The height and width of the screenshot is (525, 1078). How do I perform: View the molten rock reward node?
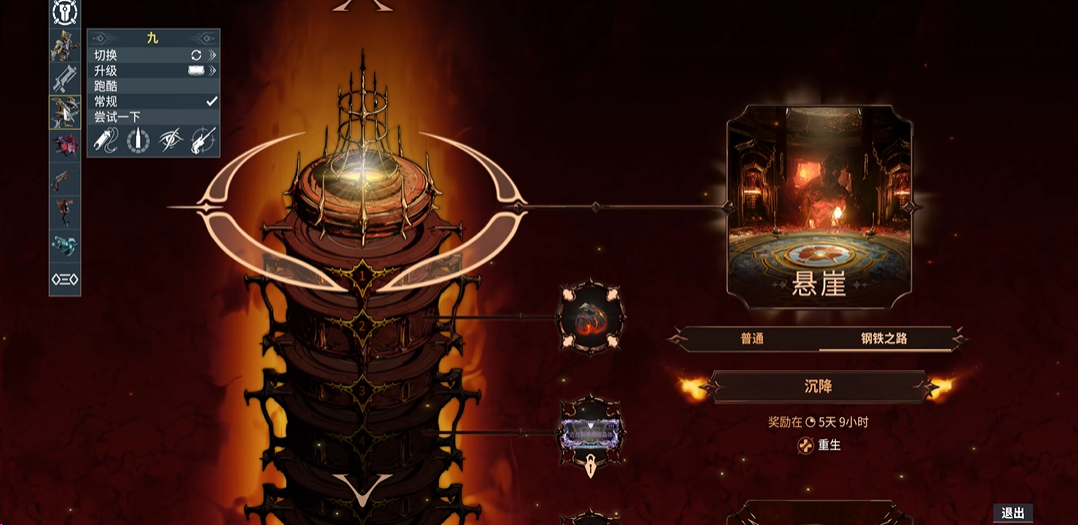coord(591,318)
